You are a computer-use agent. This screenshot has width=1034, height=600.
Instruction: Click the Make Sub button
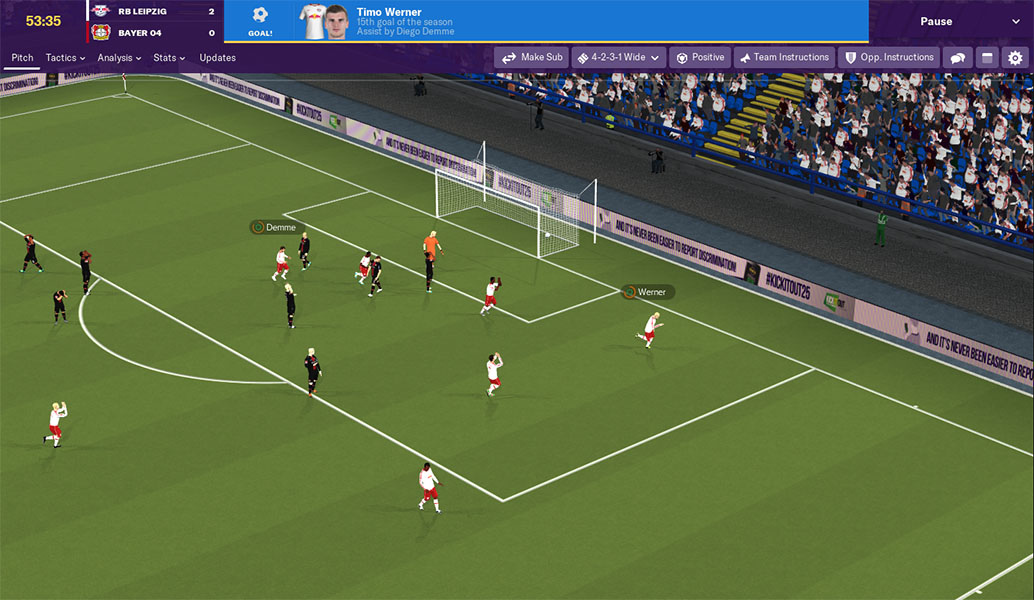pyautogui.click(x=531, y=58)
